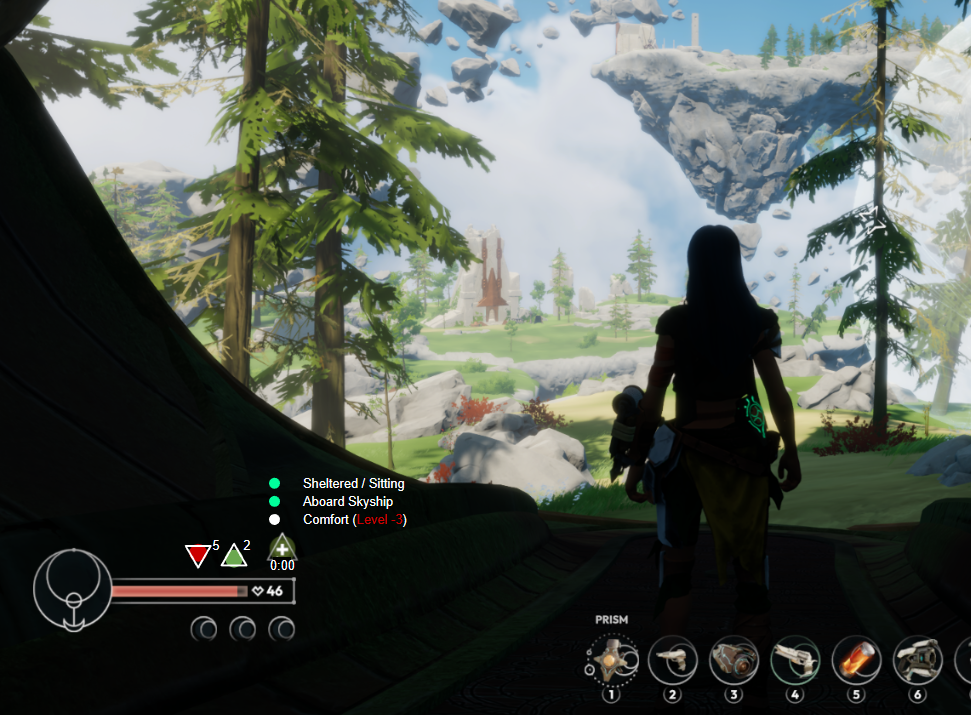The height and width of the screenshot is (715, 971).
Task: Equip the bulky gun in slot 6
Action: click(917, 660)
